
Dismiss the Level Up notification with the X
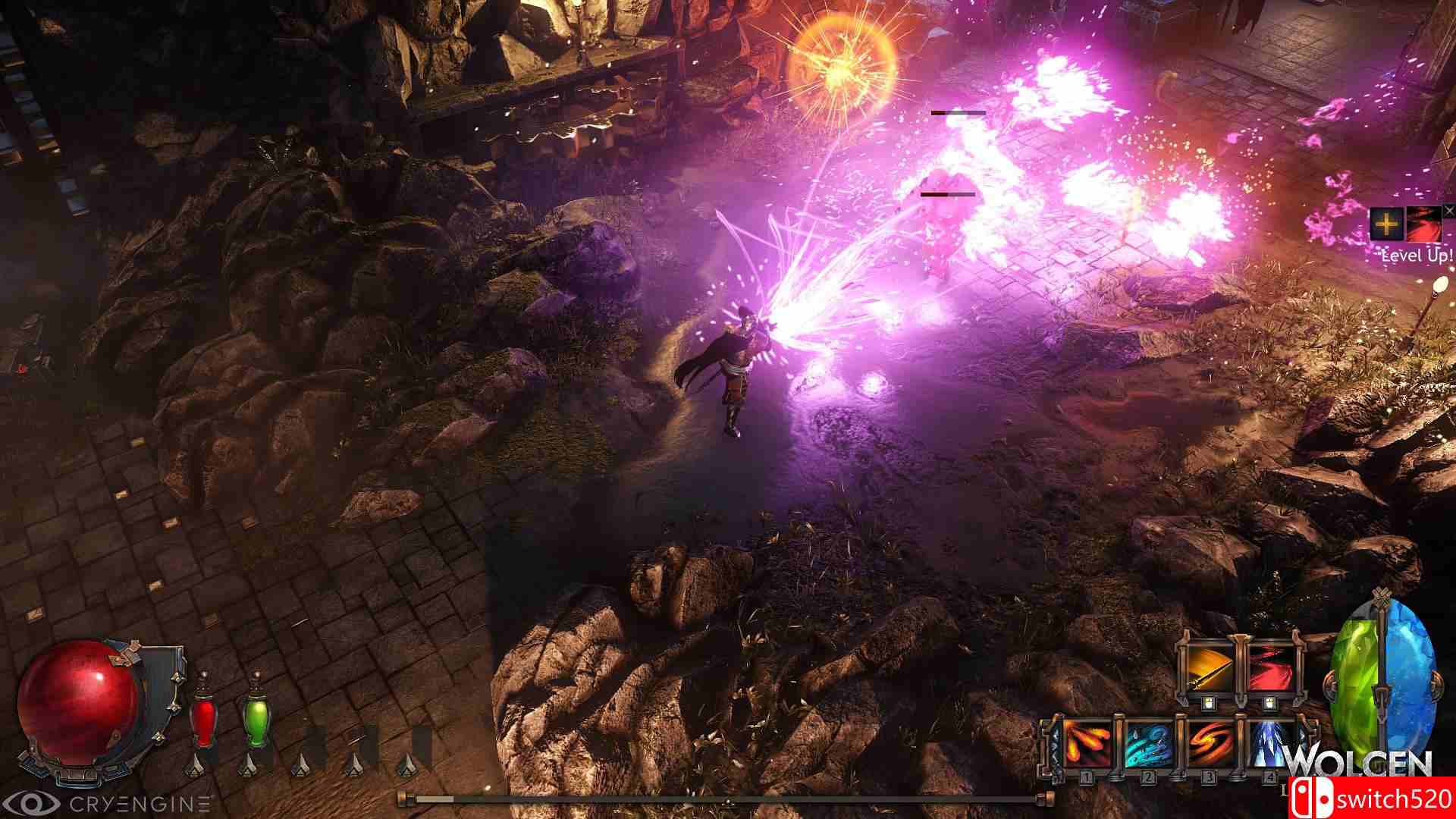(x=1449, y=211)
